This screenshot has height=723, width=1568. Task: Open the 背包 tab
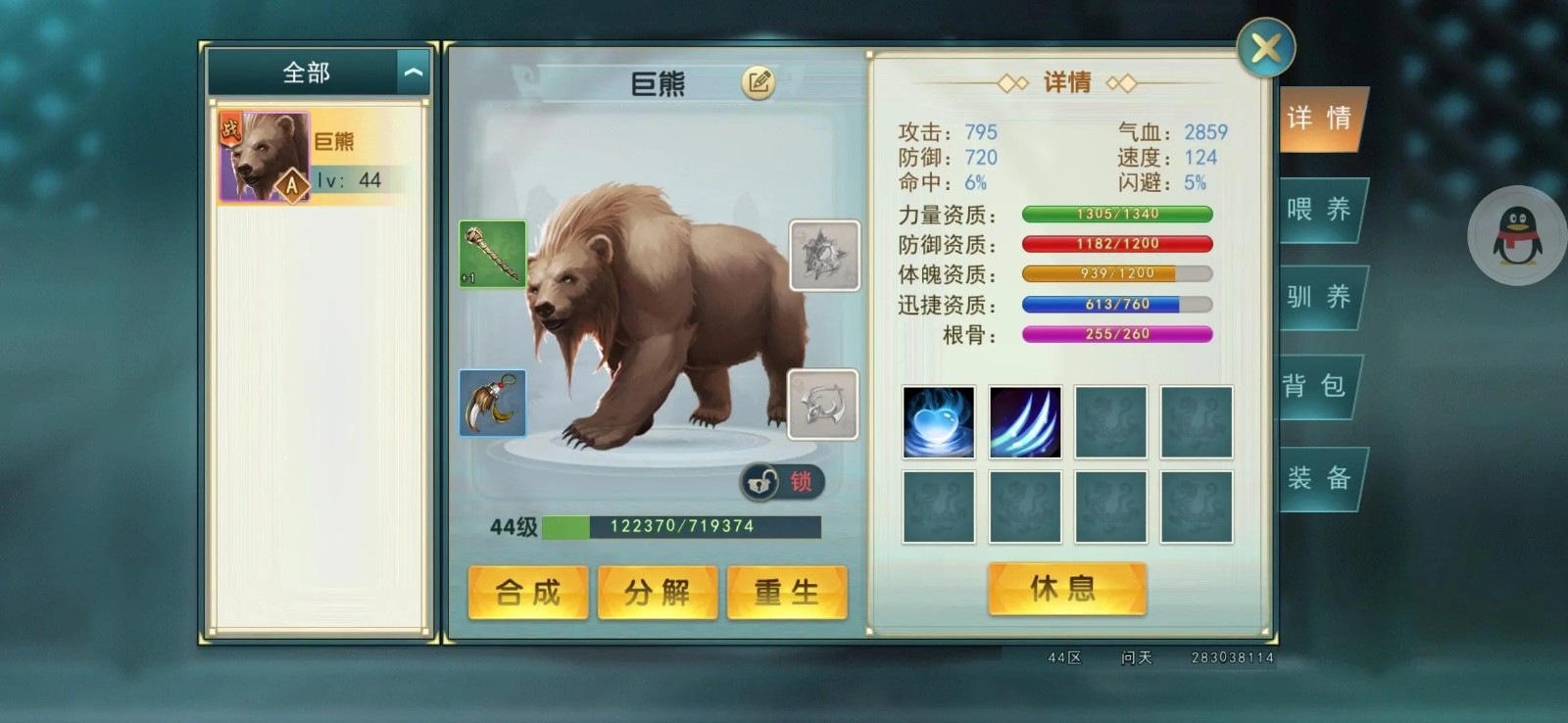(x=1320, y=386)
